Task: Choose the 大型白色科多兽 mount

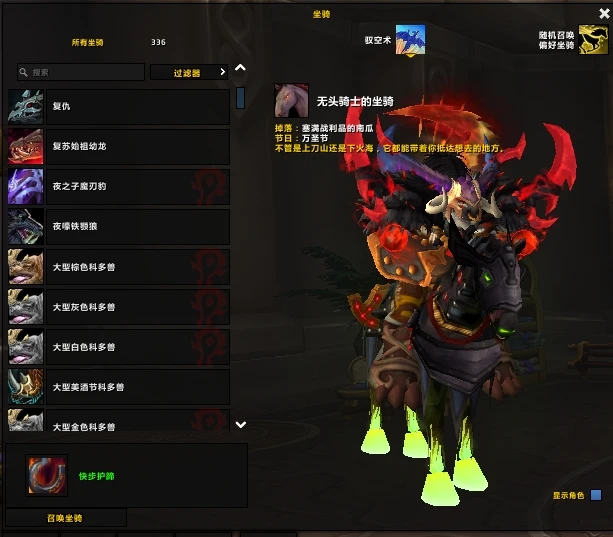Action: pos(118,347)
